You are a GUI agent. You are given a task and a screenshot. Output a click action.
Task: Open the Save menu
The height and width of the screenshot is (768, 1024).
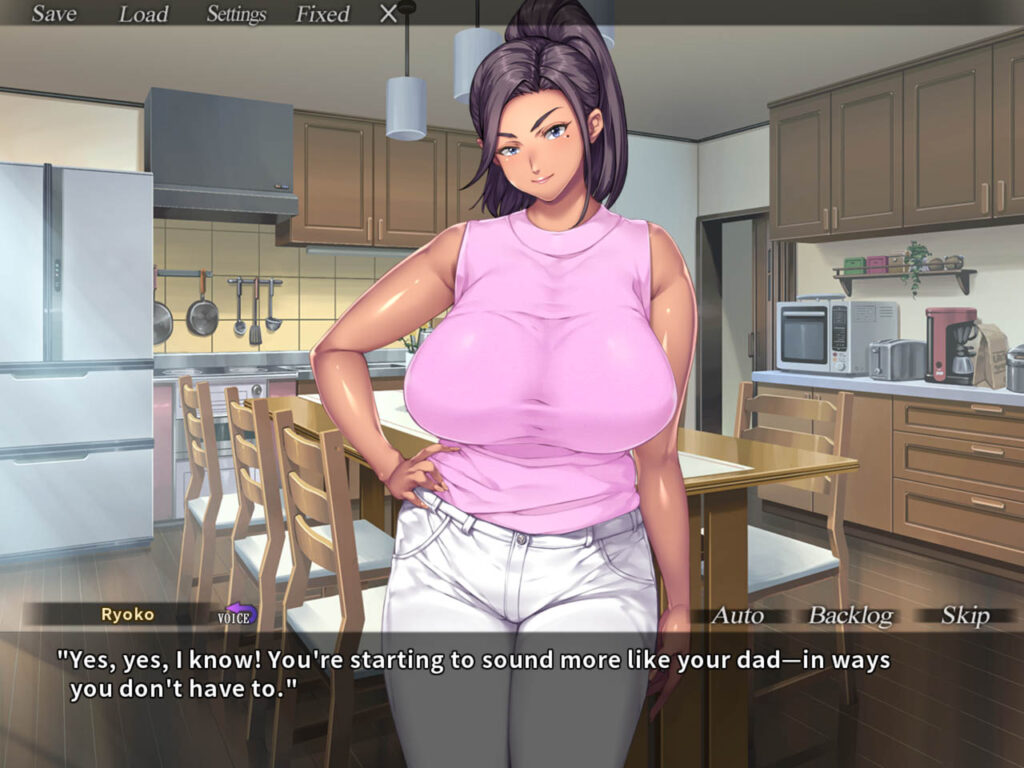tap(53, 14)
